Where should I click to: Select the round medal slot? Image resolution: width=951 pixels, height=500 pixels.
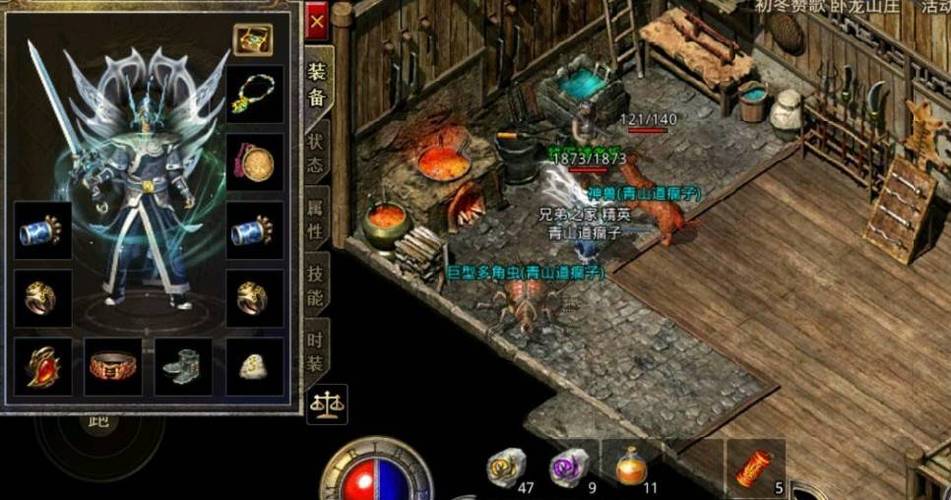click(x=254, y=162)
